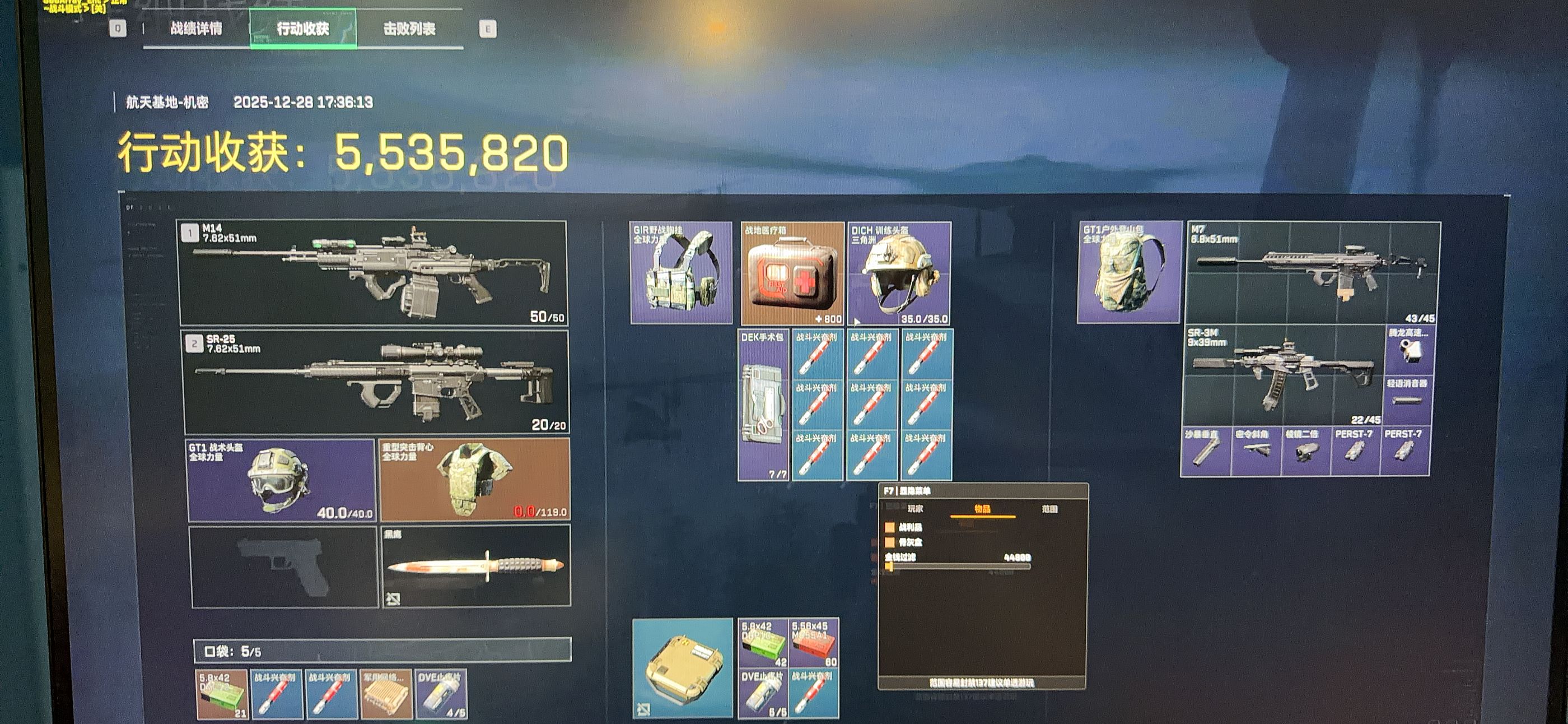Select the 行动收获 tab
The image size is (1568, 724).
click(303, 29)
